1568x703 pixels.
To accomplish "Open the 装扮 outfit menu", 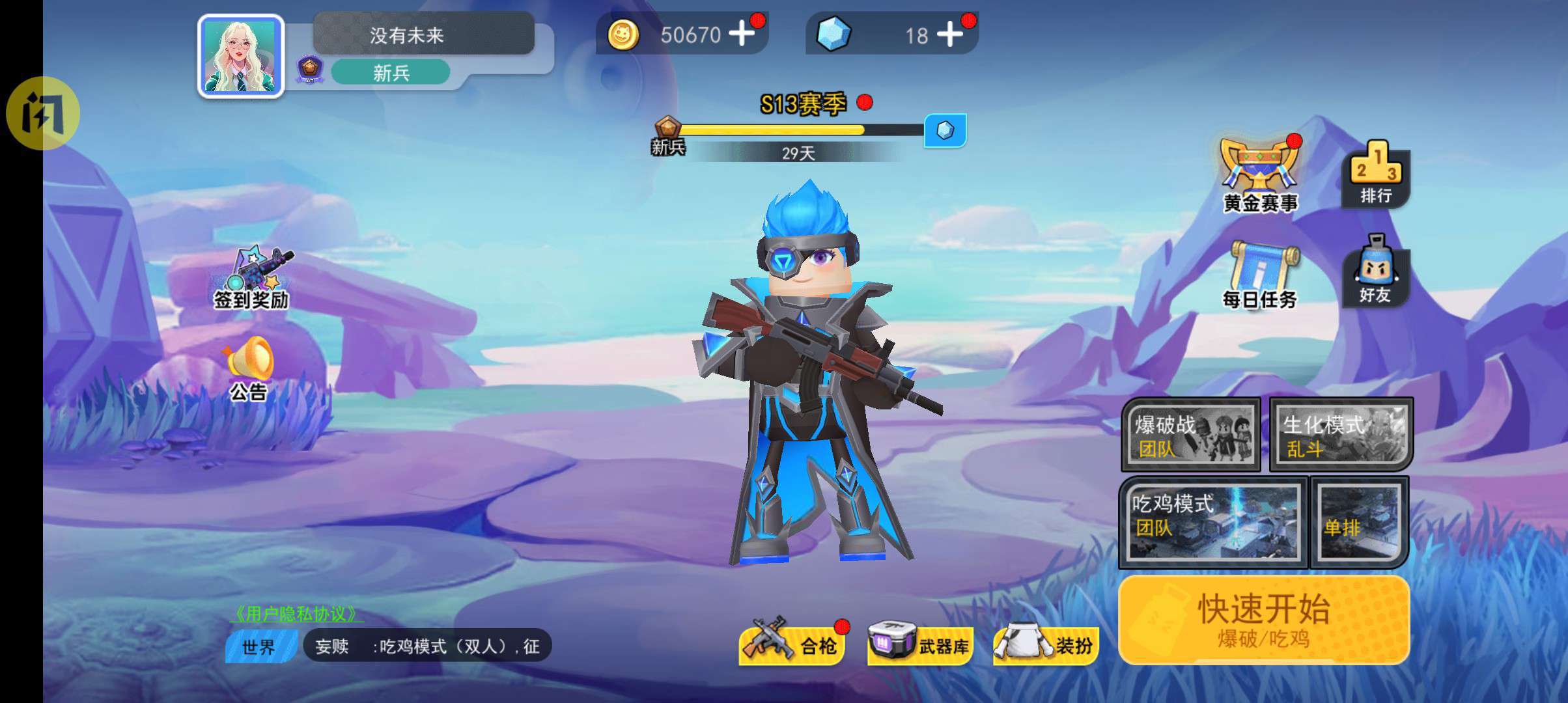I will tap(1047, 645).
